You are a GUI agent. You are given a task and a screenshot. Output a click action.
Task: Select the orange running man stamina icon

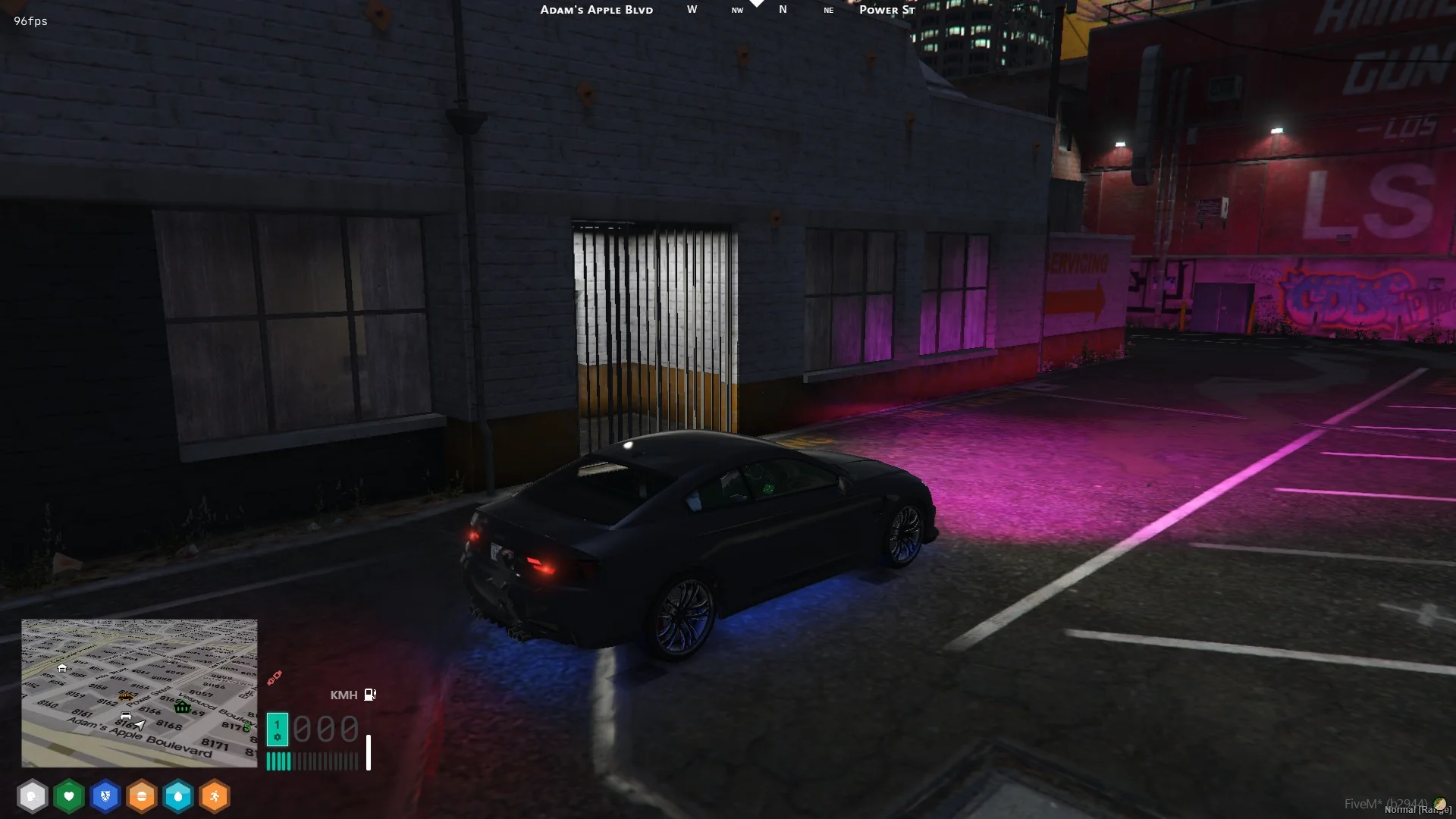point(215,796)
